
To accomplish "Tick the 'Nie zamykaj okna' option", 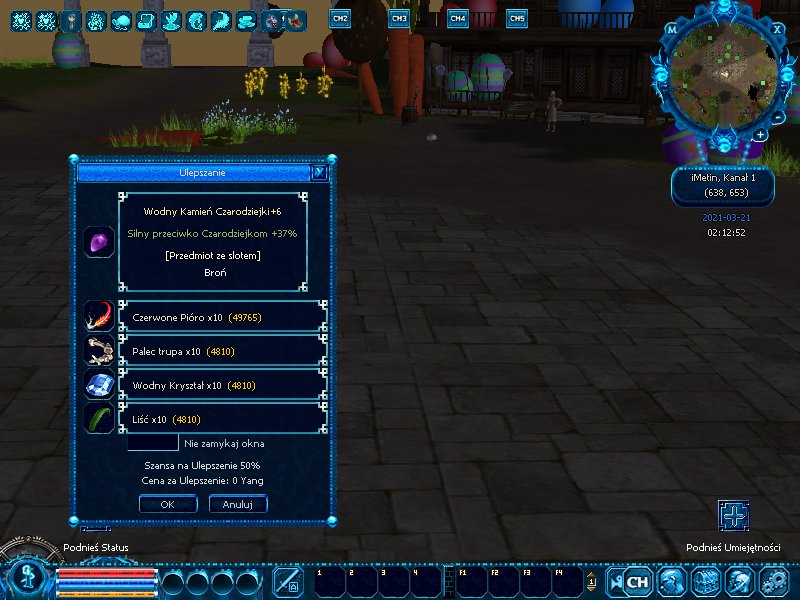I will tap(153, 443).
